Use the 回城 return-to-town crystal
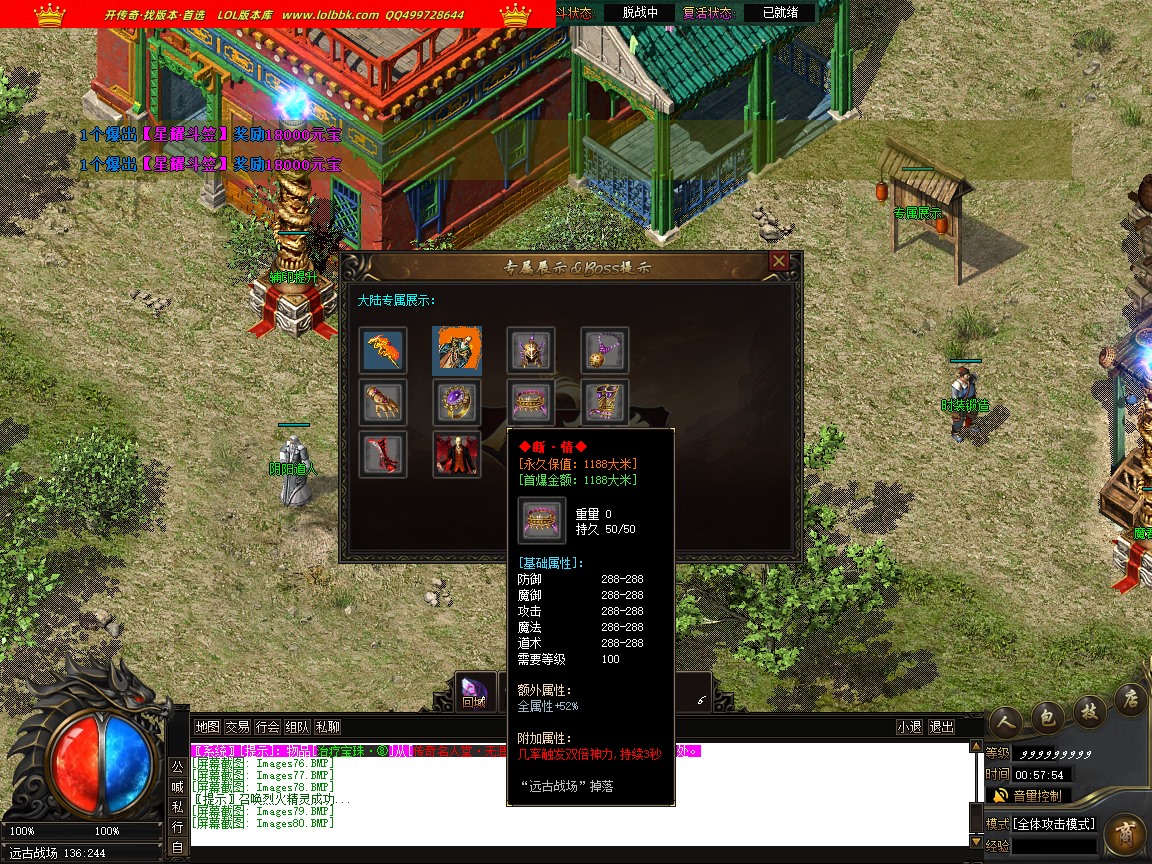 tap(473, 692)
